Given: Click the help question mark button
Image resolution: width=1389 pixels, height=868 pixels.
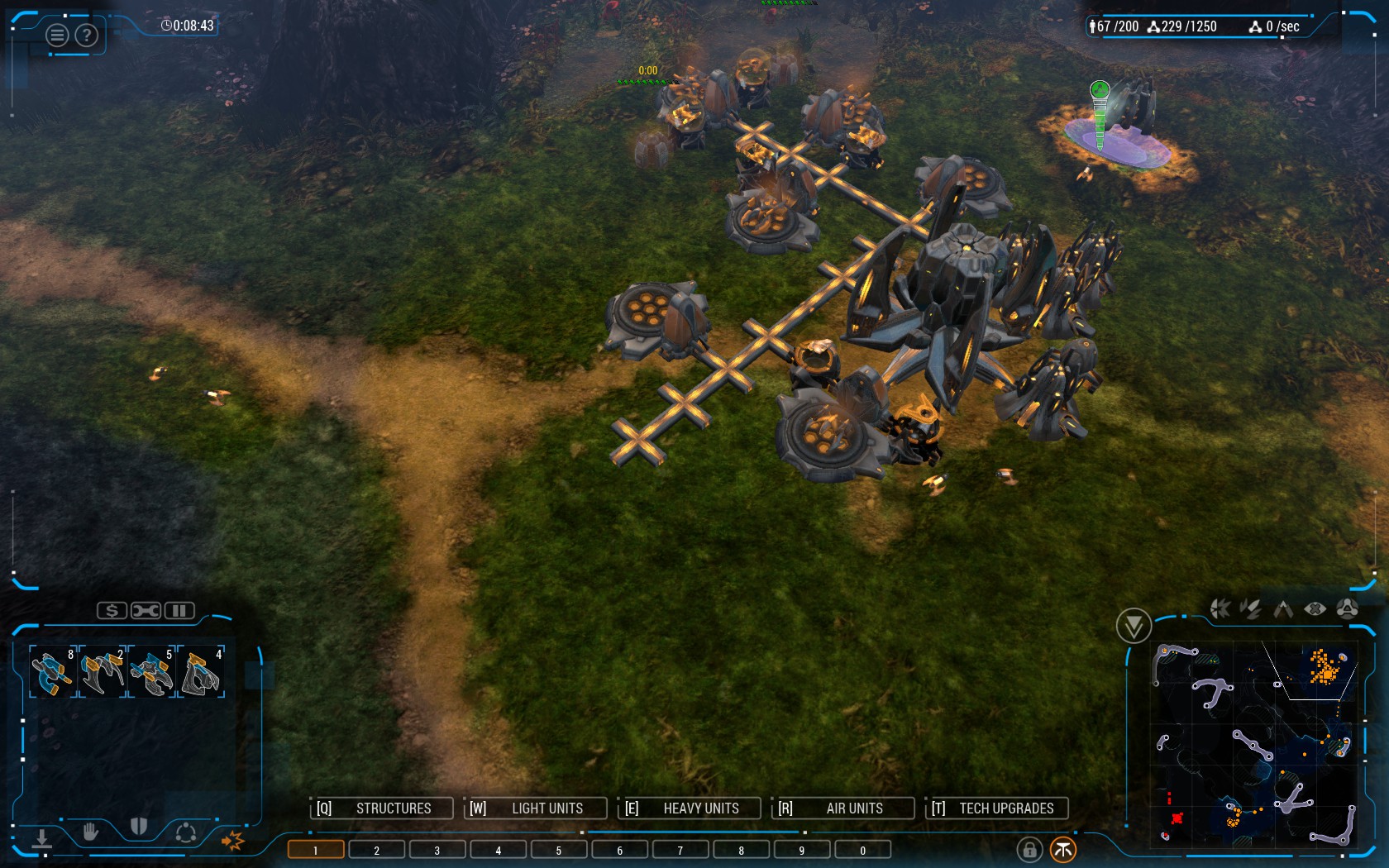Looking at the screenshot, I should 86,36.
